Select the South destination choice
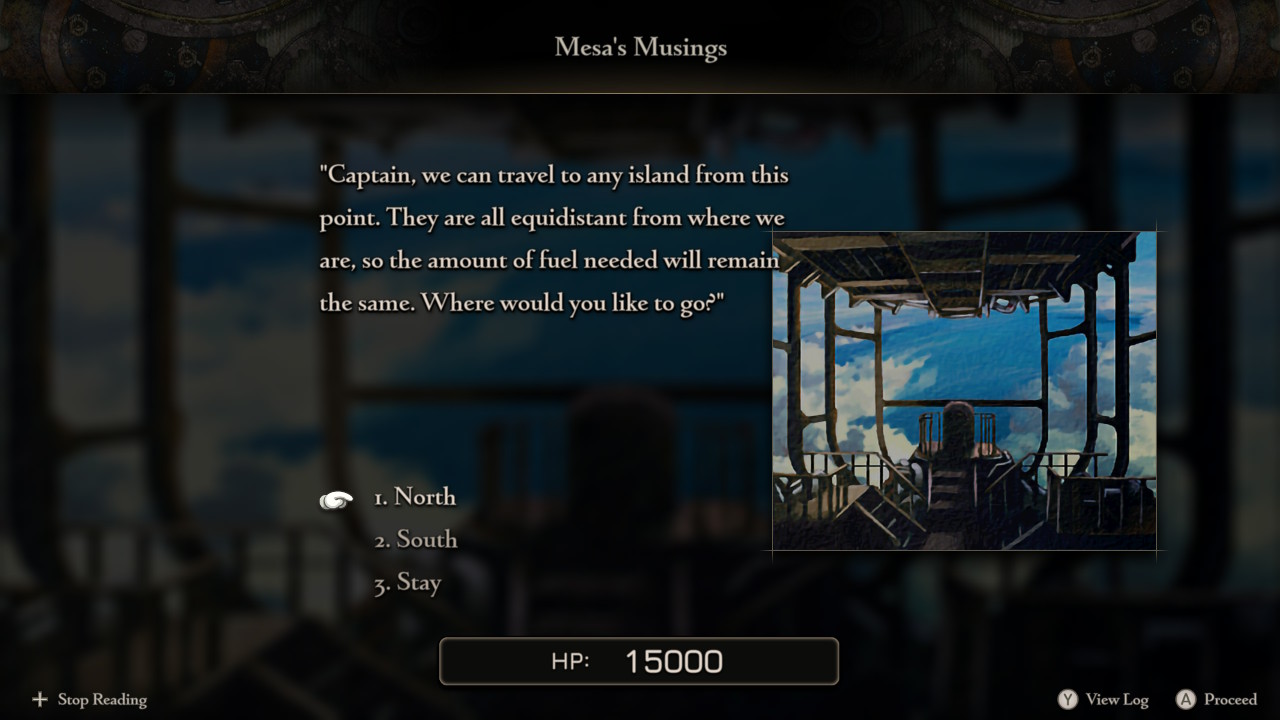 tap(416, 540)
